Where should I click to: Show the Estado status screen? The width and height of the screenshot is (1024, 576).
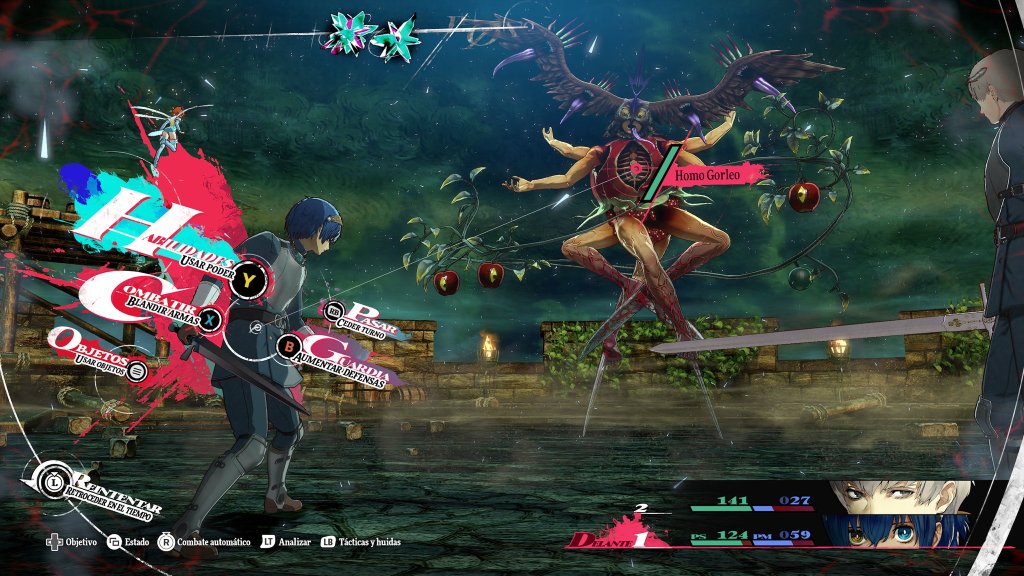128,541
